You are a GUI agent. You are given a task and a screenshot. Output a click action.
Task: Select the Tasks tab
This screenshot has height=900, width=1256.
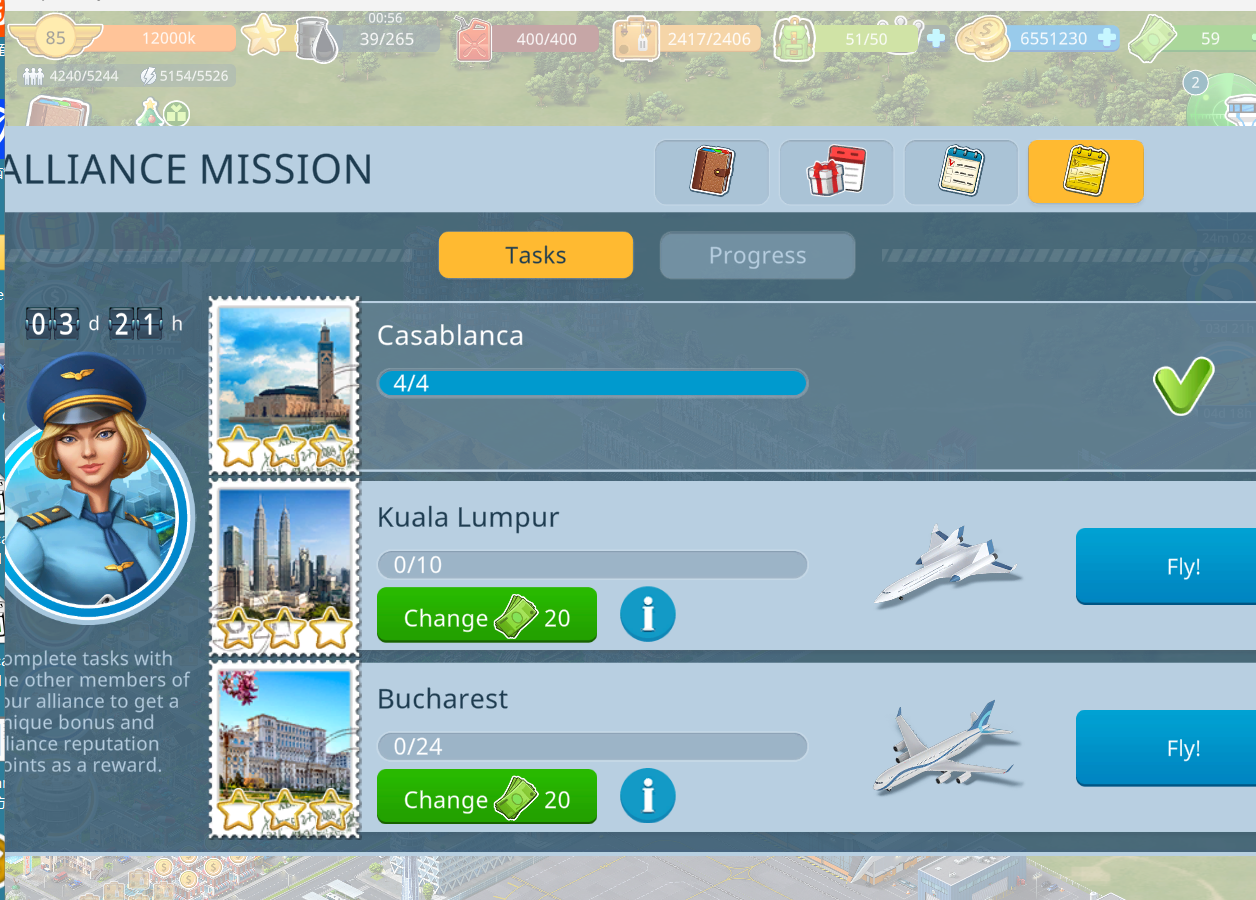tap(535, 255)
